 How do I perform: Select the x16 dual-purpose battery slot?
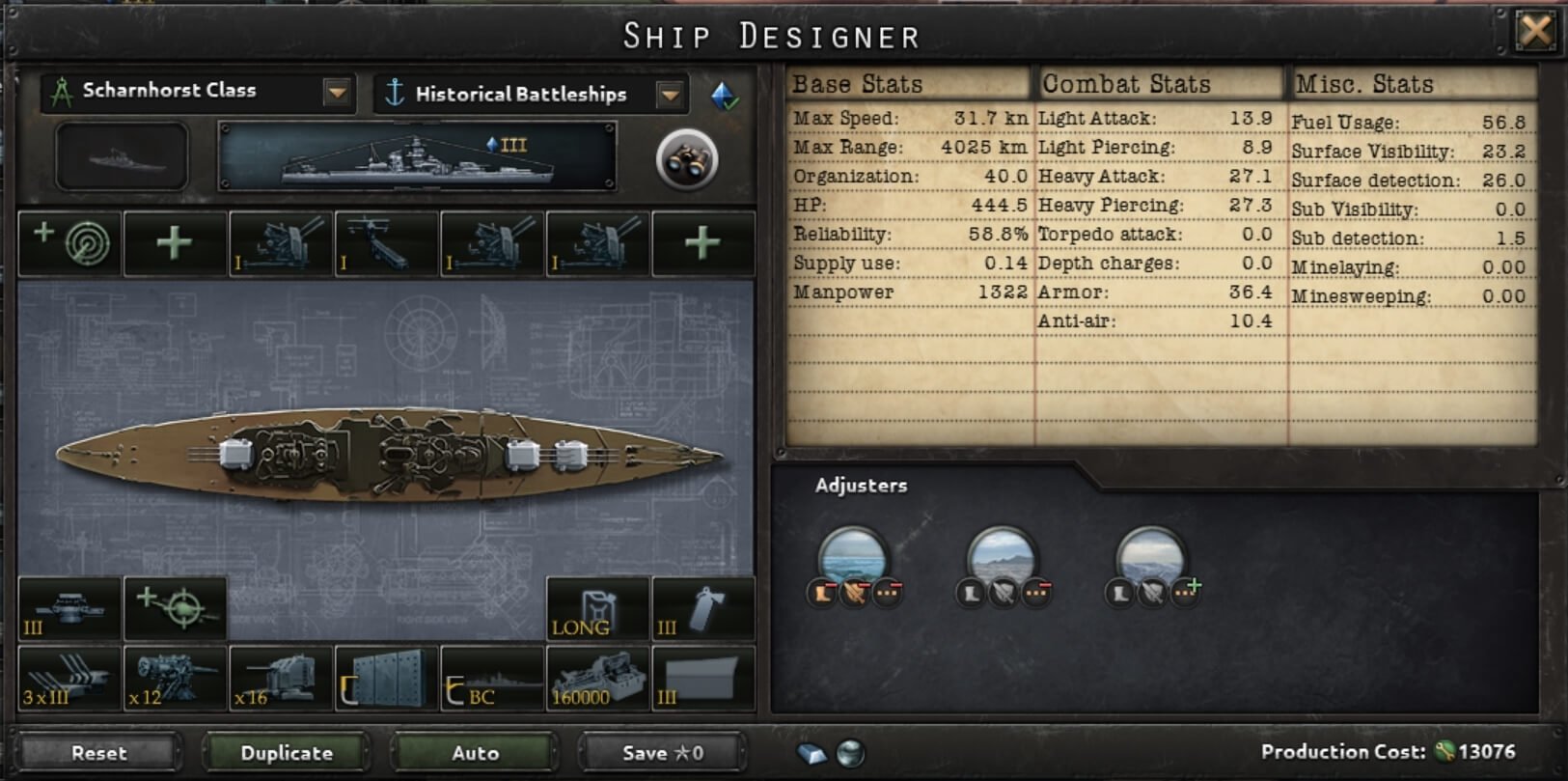pyautogui.click(x=281, y=679)
